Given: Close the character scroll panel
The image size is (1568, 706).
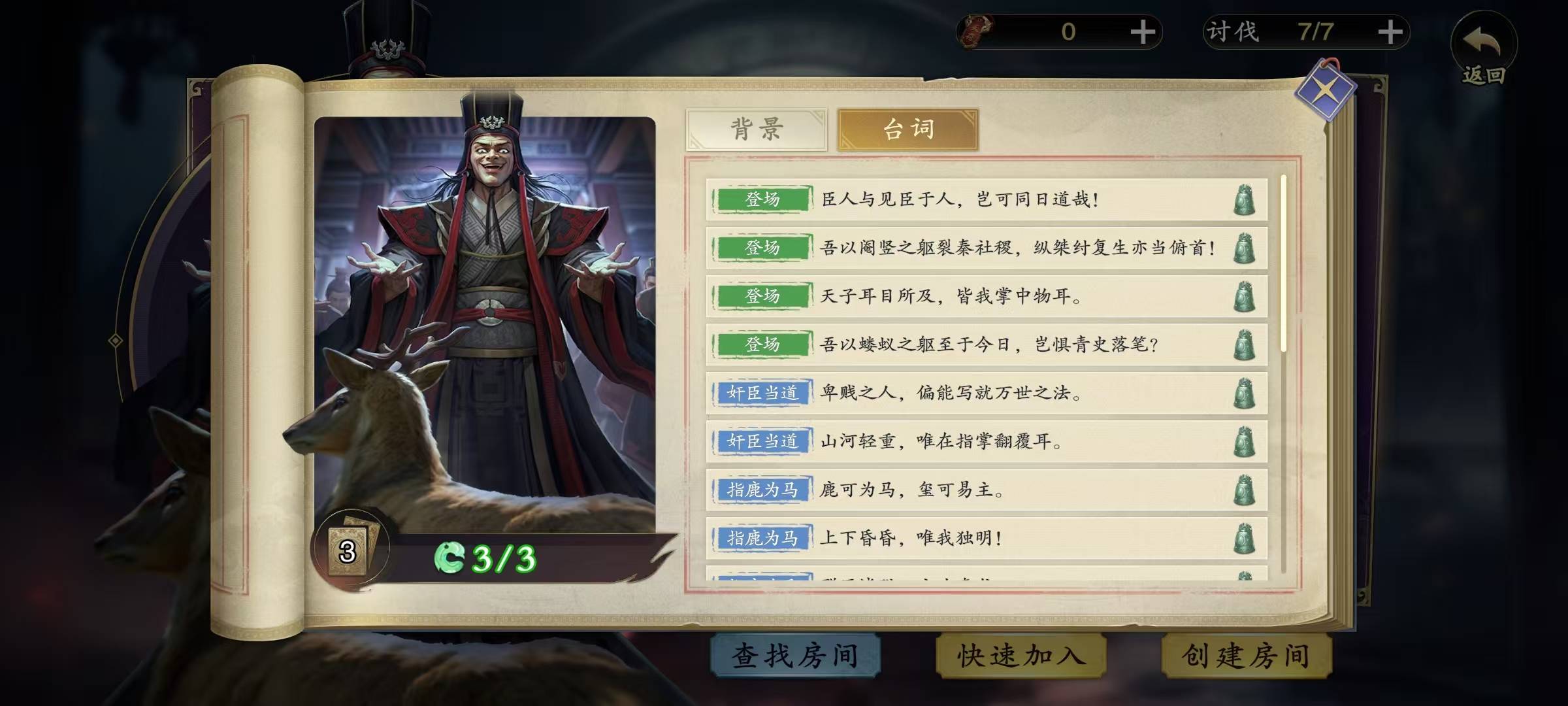Looking at the screenshot, I should 1325,92.
